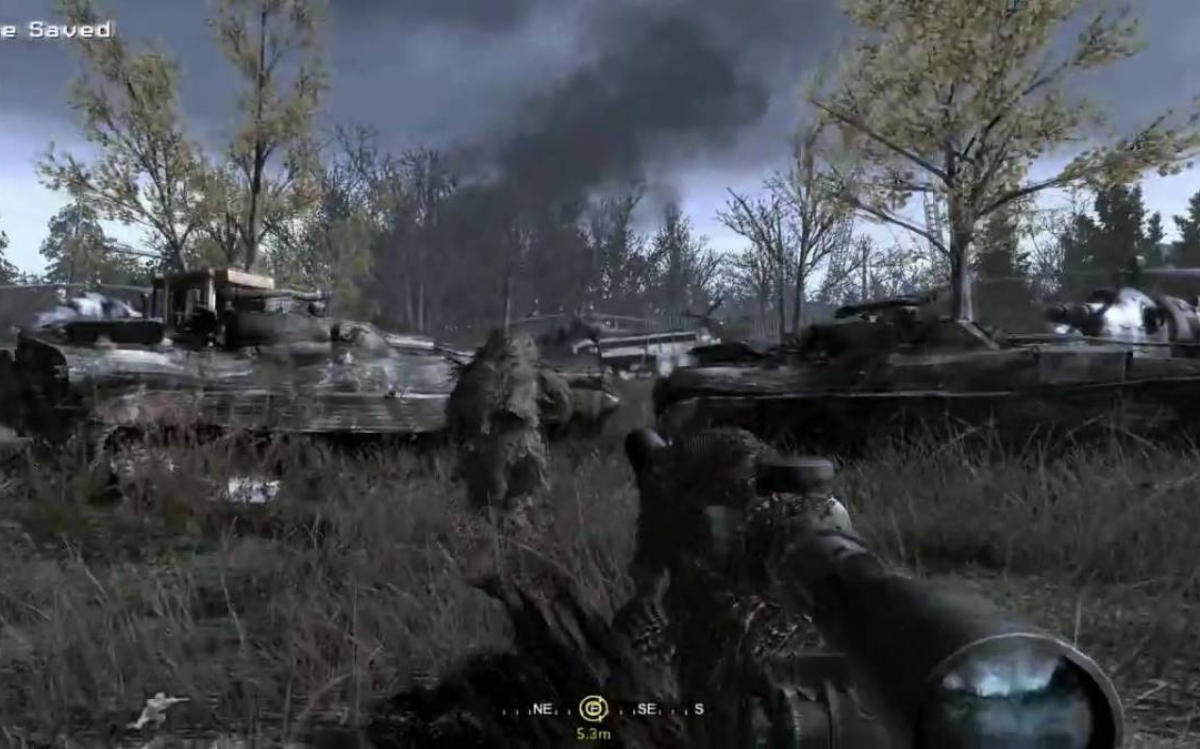Select the prone stance soldier icon

[157, 709]
